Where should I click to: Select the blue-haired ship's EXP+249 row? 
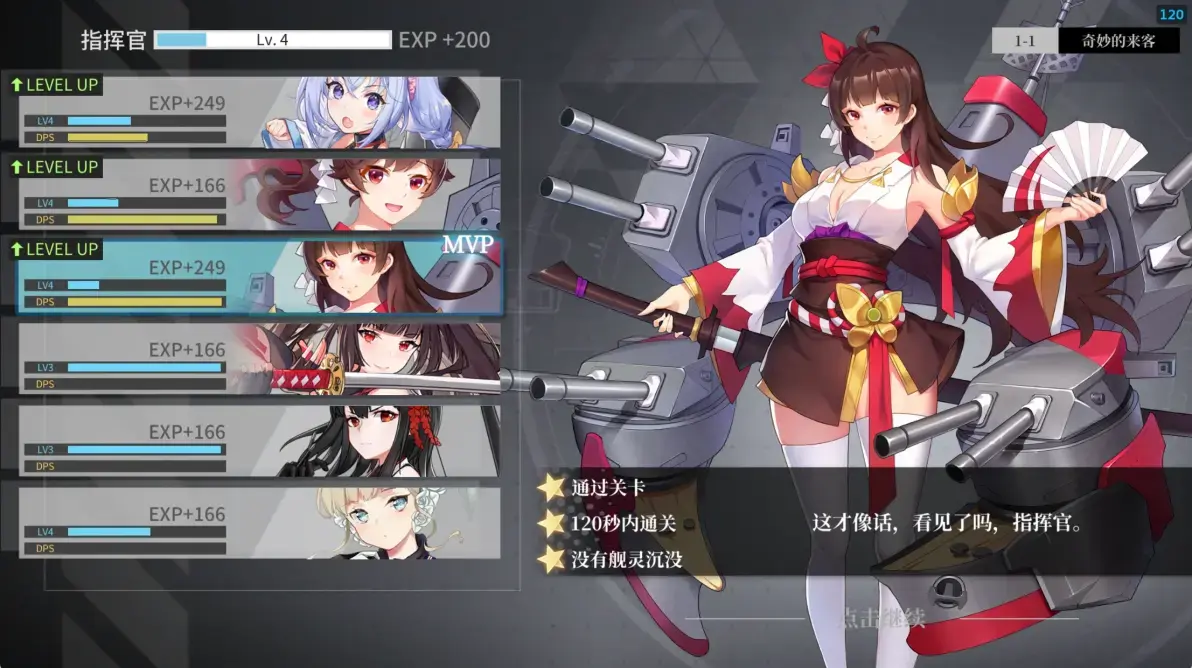260,112
